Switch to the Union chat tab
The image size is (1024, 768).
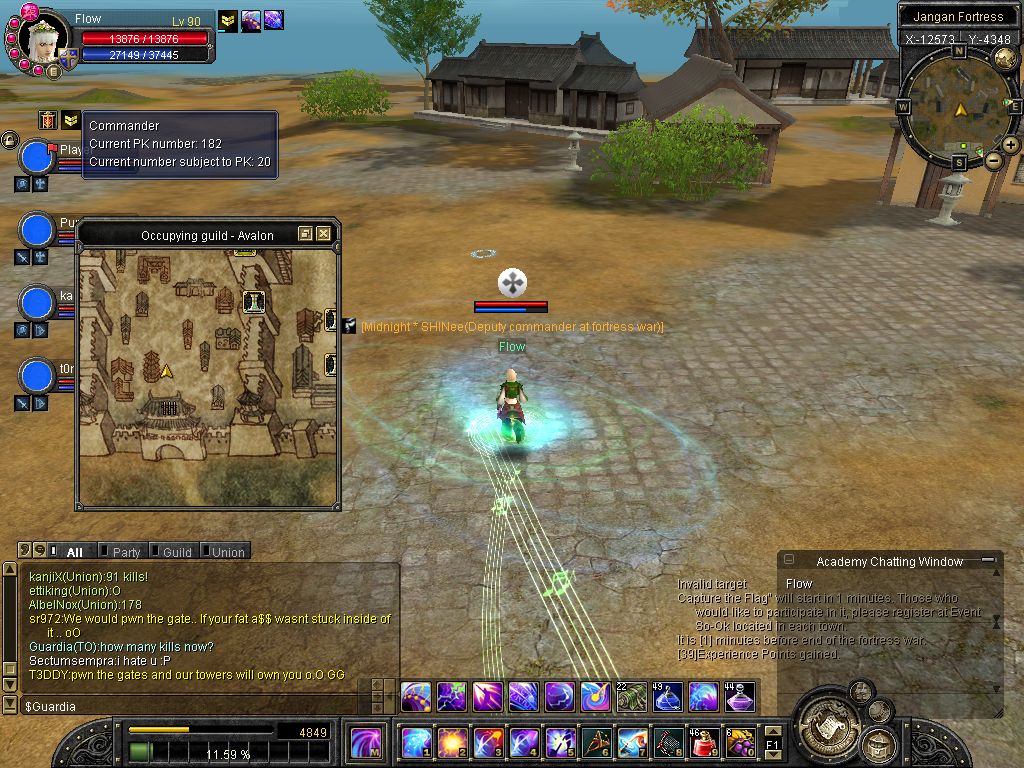coord(227,552)
